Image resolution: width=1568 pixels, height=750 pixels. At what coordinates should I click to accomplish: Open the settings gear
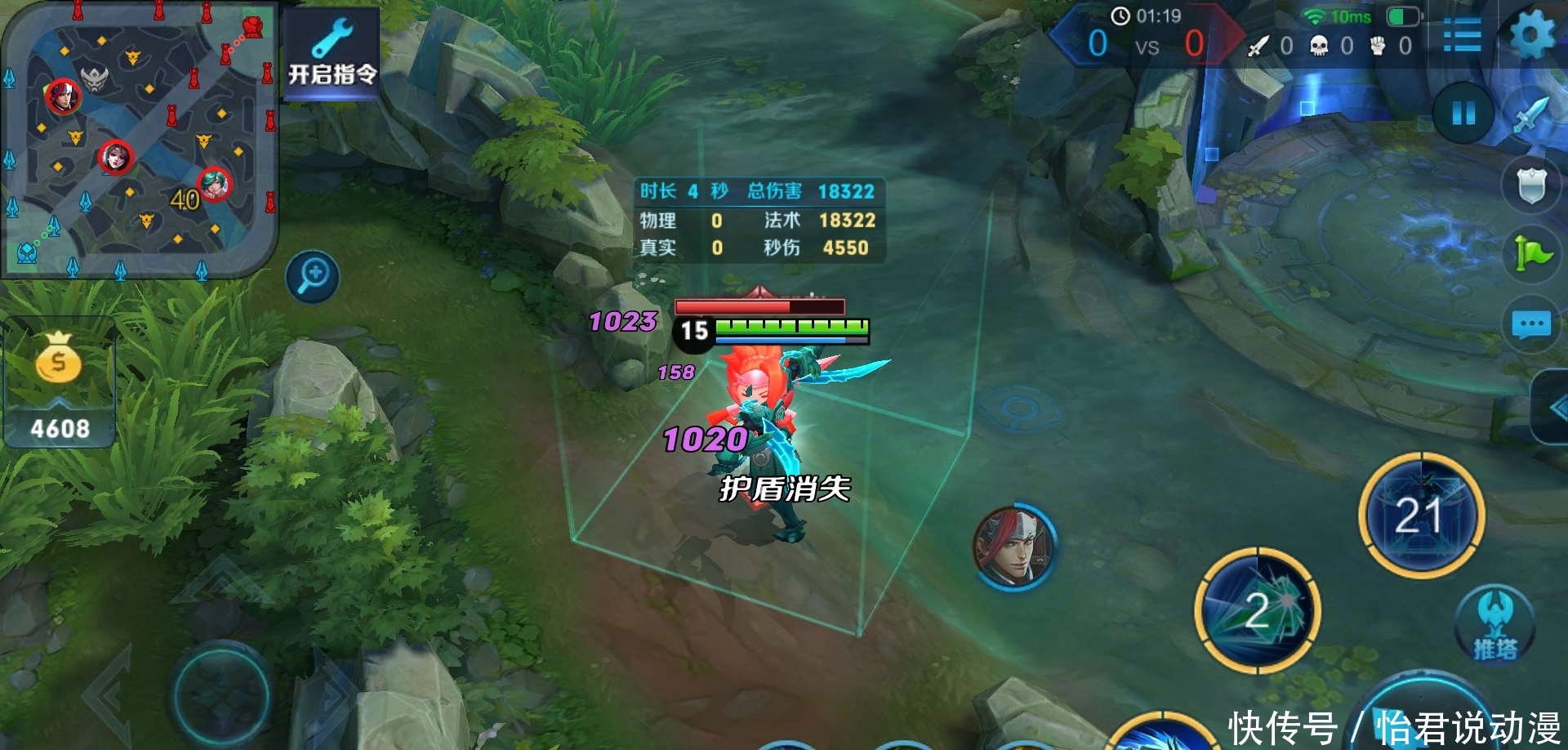[1531, 36]
